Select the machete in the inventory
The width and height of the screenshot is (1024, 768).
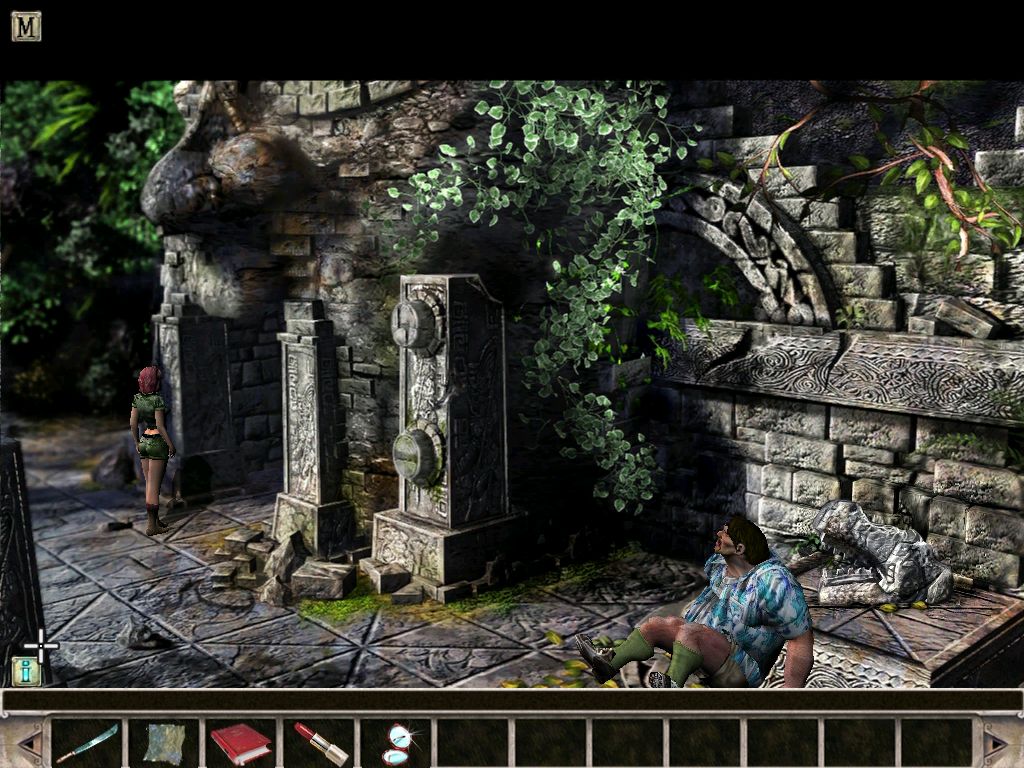(x=86, y=743)
